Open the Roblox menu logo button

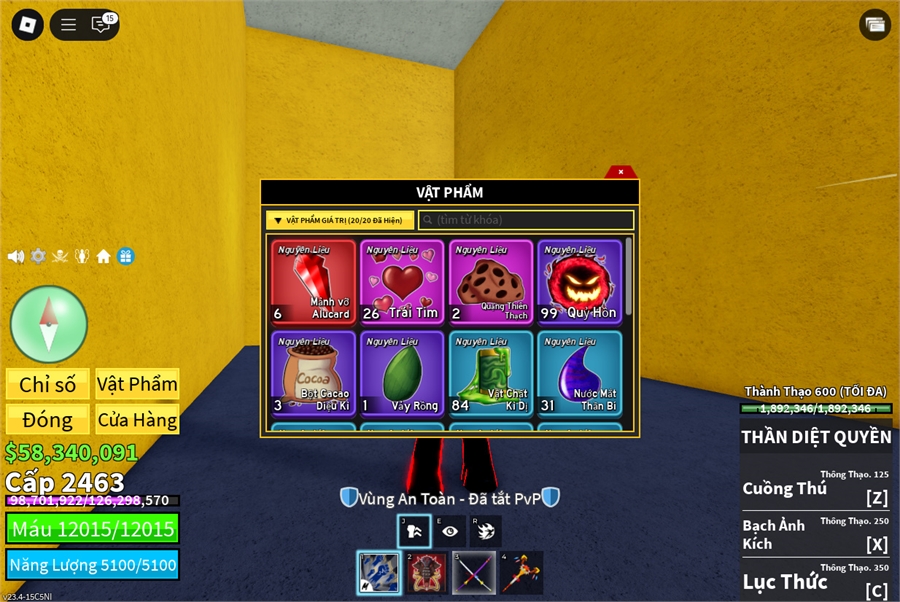coord(28,24)
